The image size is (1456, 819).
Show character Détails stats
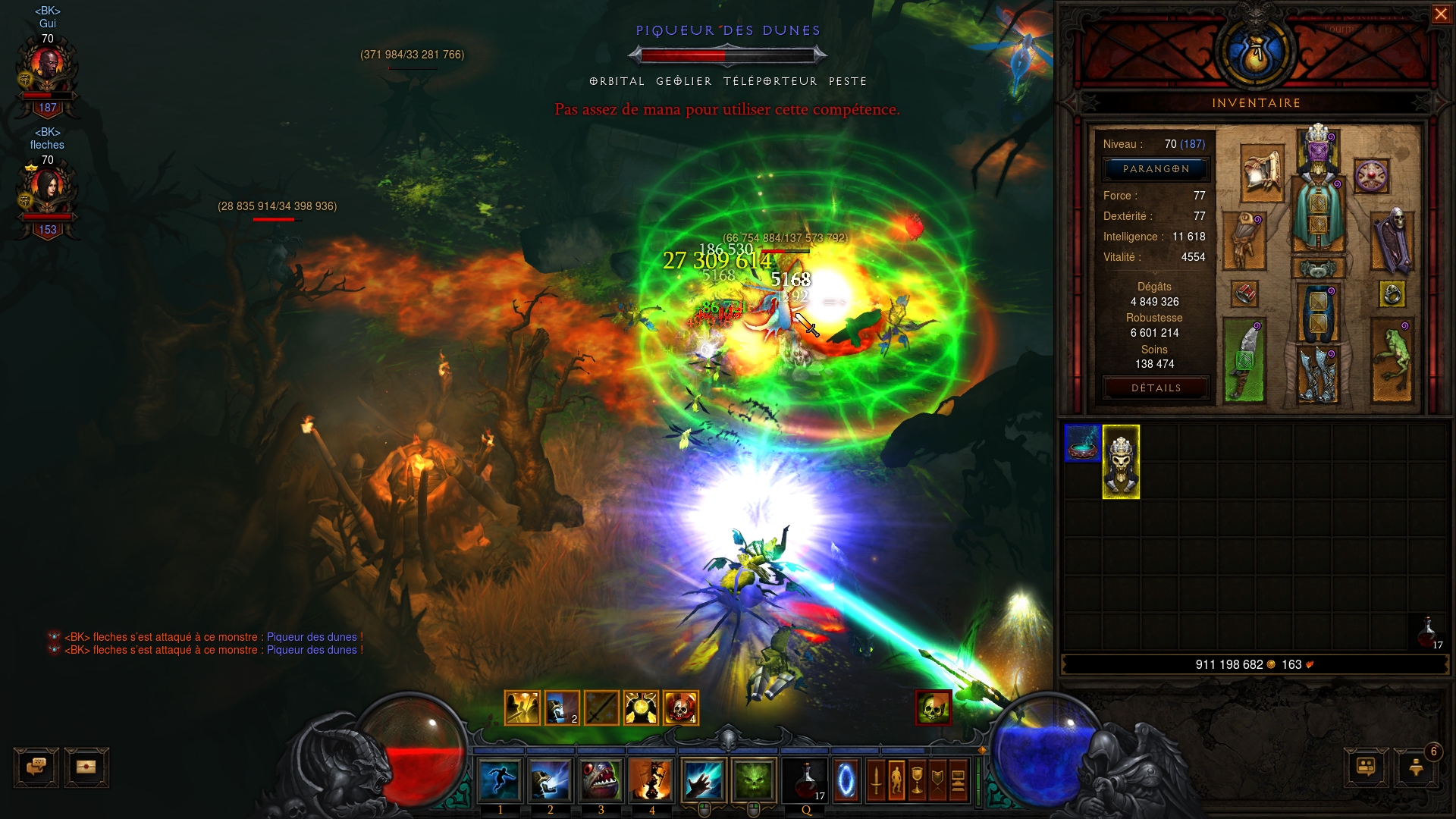pos(1156,388)
